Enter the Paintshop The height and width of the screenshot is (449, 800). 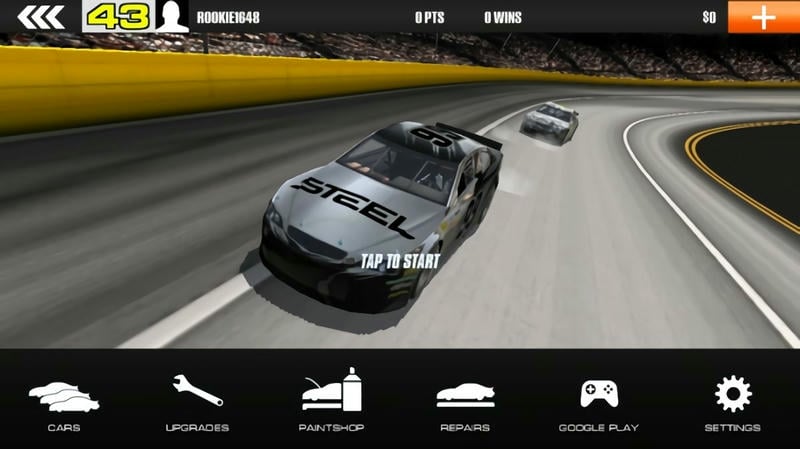pyautogui.click(x=331, y=402)
